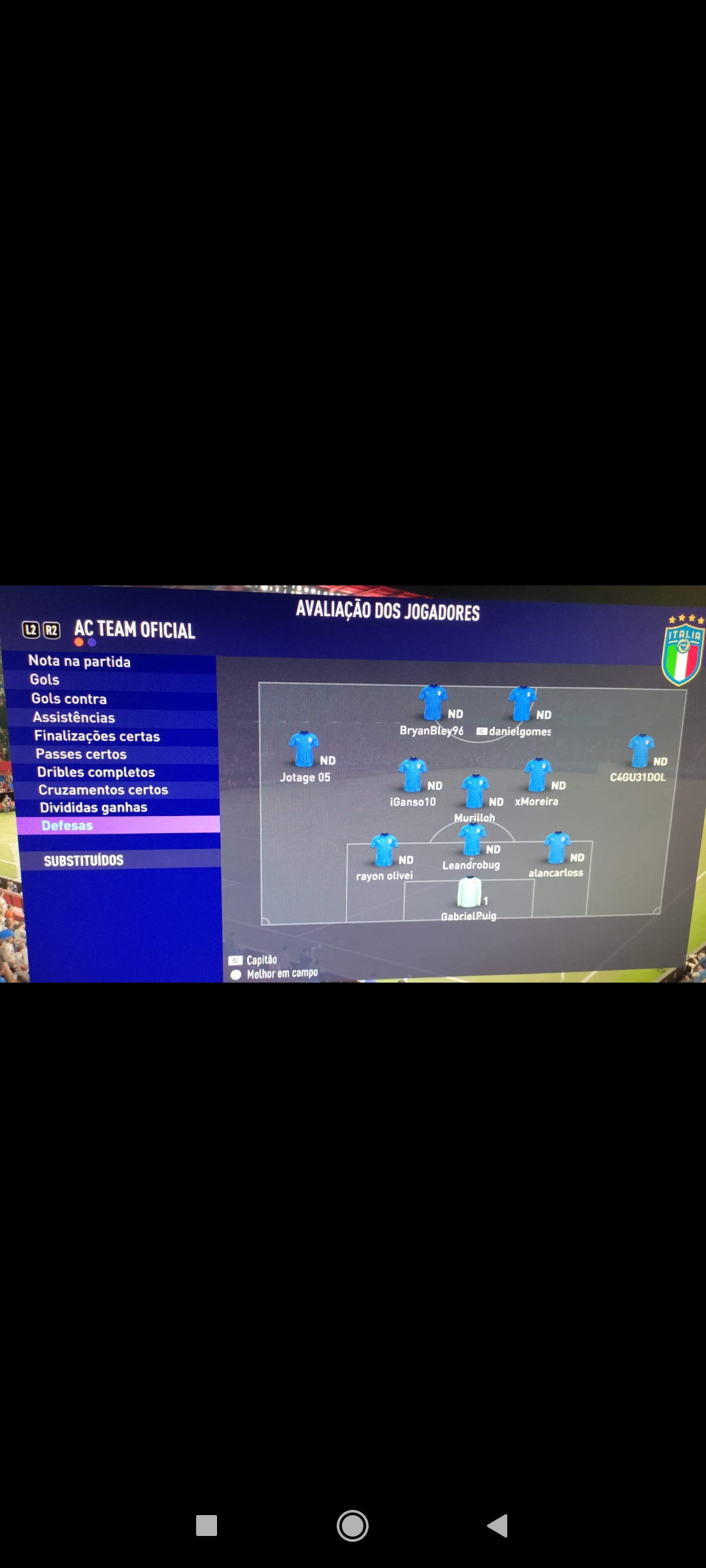This screenshot has width=706, height=1568.
Task: Select Finalizações certas in the list
Action: (x=97, y=736)
